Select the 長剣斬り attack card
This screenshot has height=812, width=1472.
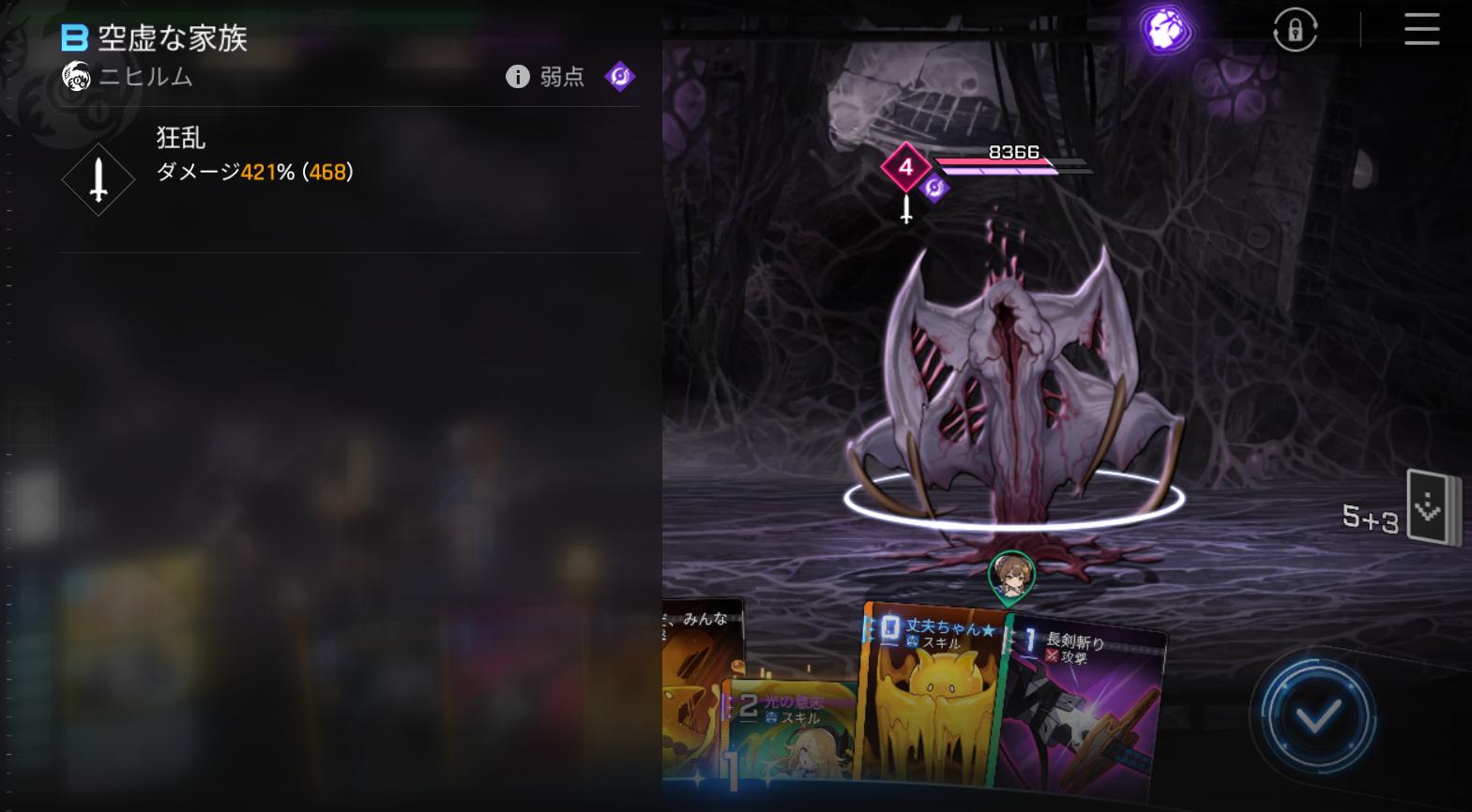tap(1088, 703)
